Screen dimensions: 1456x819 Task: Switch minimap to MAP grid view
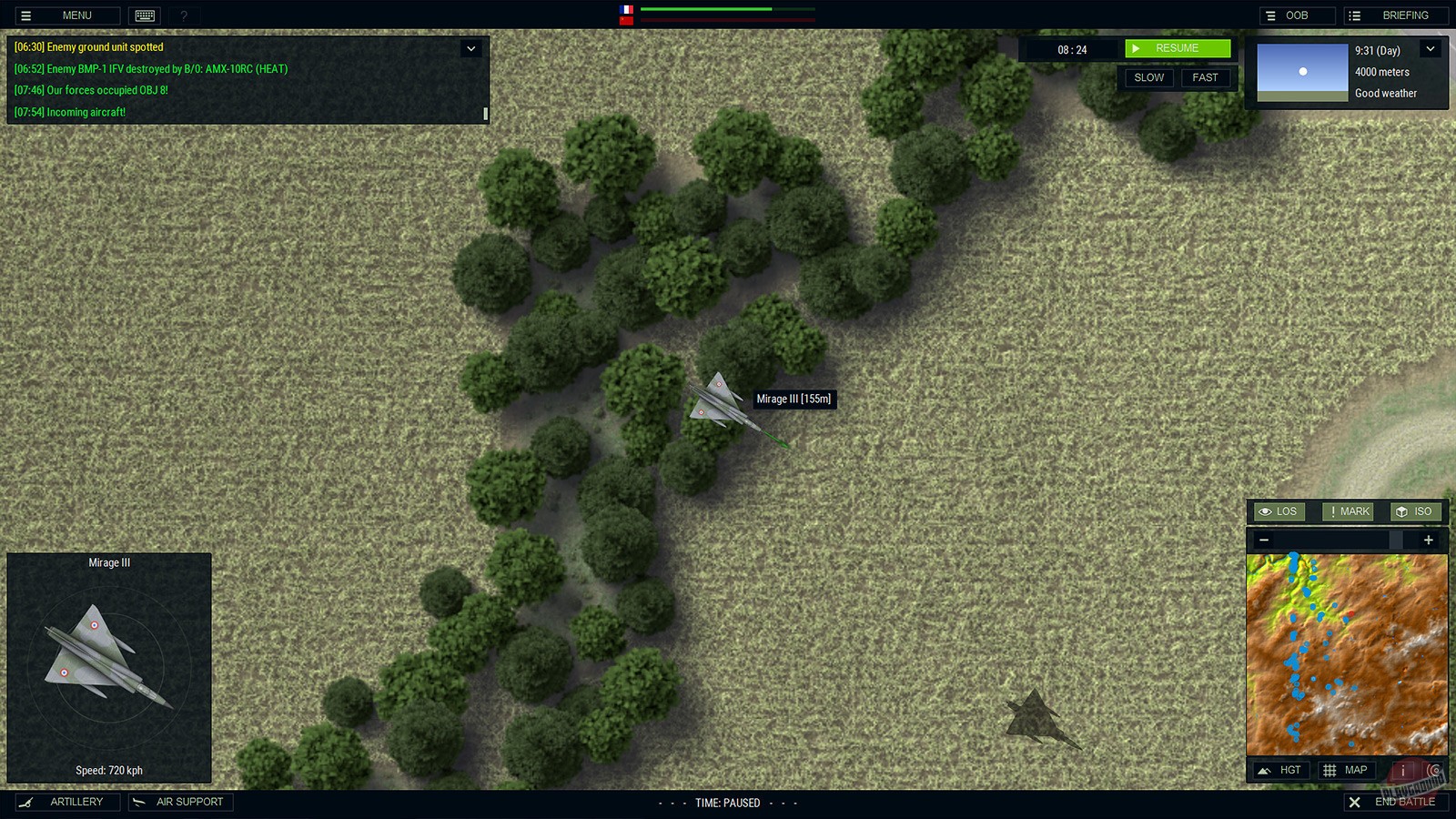pos(1346,769)
